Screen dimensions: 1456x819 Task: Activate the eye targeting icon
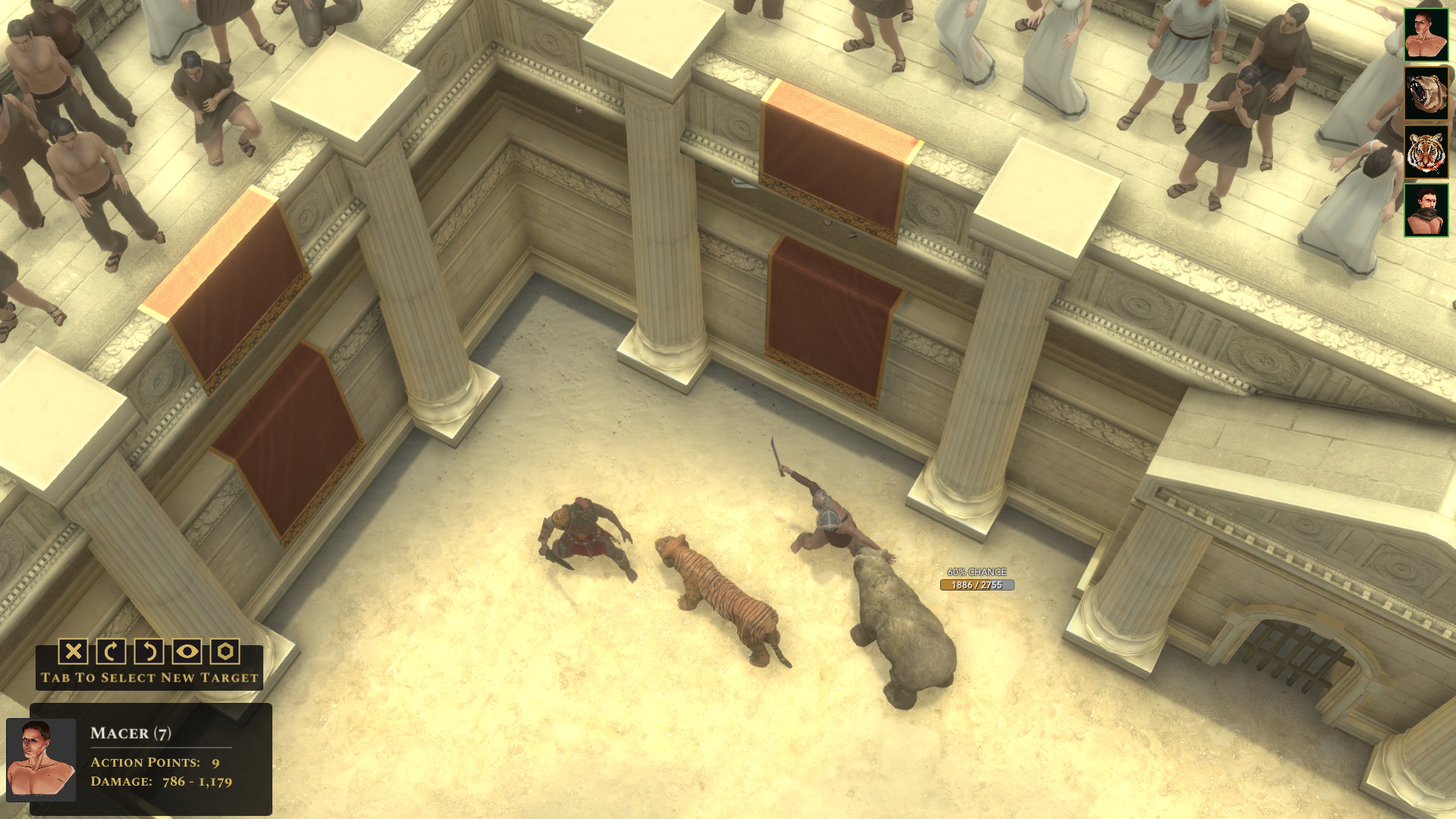click(x=187, y=653)
